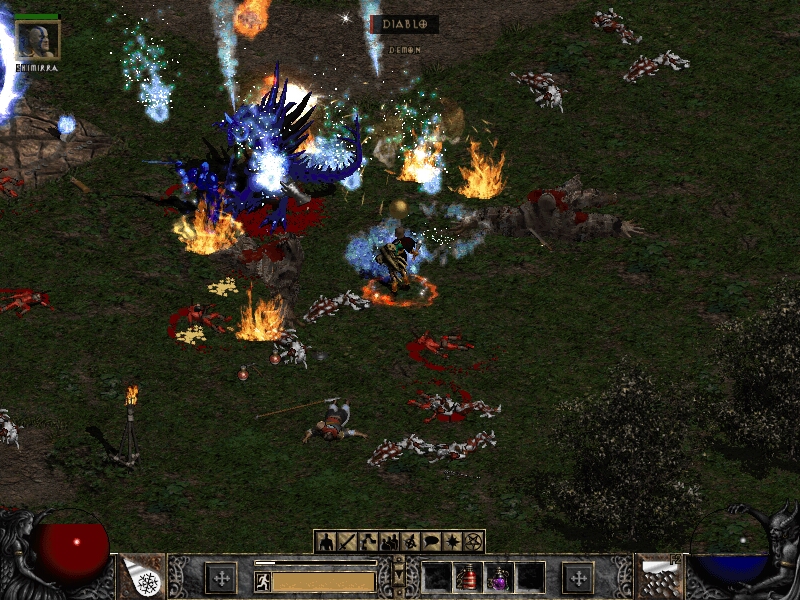Open inventory via the sword icon
The image size is (800, 600).
(346, 542)
